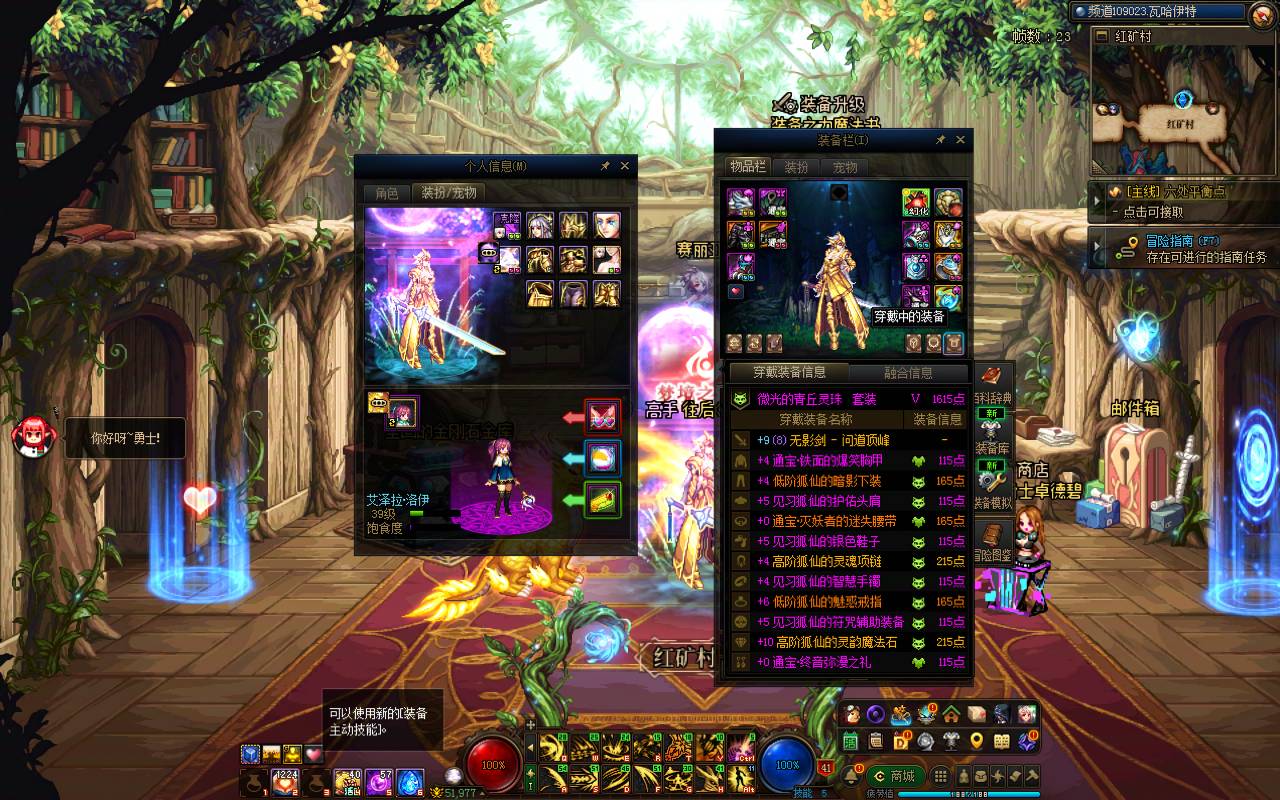
Task: Close the 装备栏 equipment window
Action: click(x=961, y=140)
